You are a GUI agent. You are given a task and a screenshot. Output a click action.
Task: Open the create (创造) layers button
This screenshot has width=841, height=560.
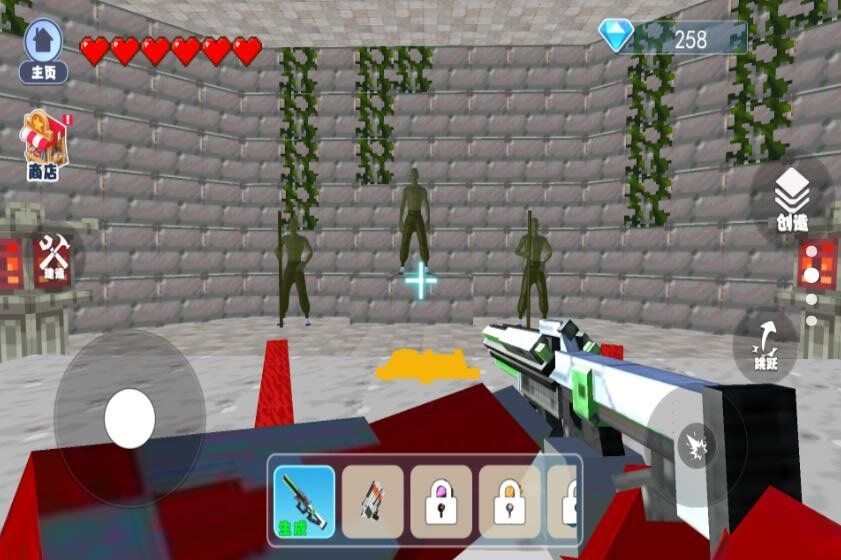(x=792, y=199)
